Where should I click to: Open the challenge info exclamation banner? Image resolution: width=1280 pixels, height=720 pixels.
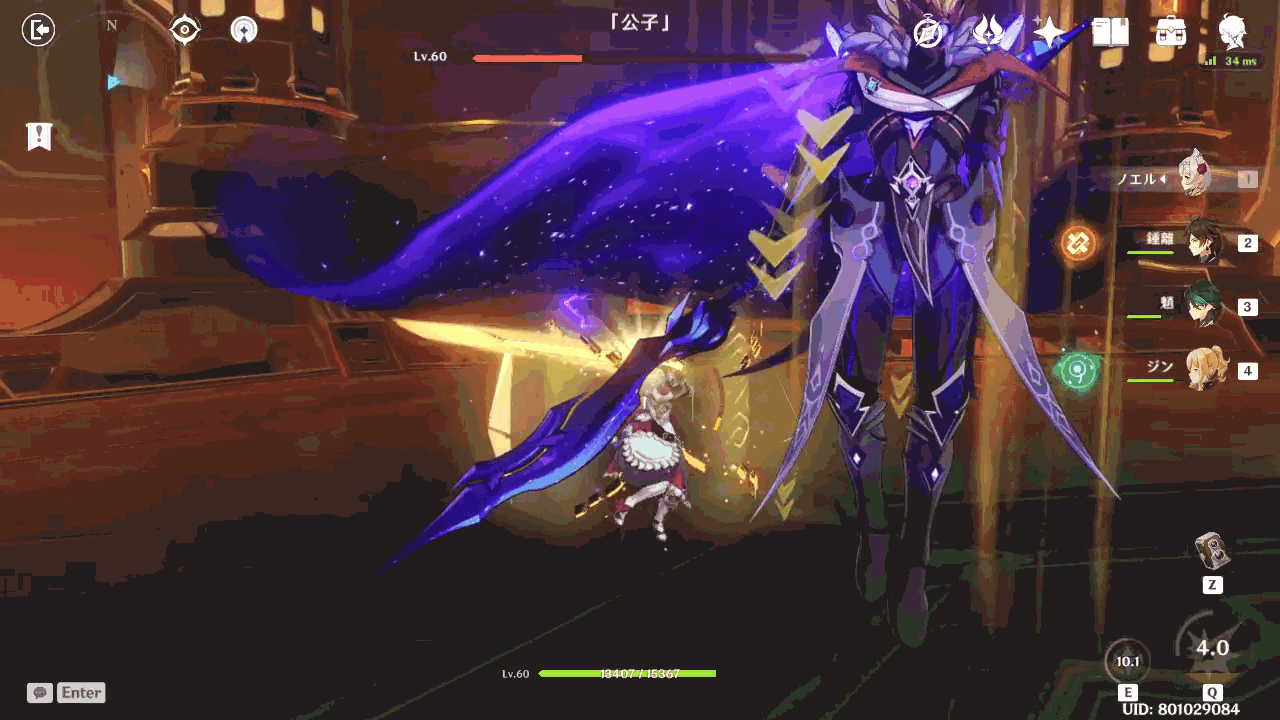39,136
